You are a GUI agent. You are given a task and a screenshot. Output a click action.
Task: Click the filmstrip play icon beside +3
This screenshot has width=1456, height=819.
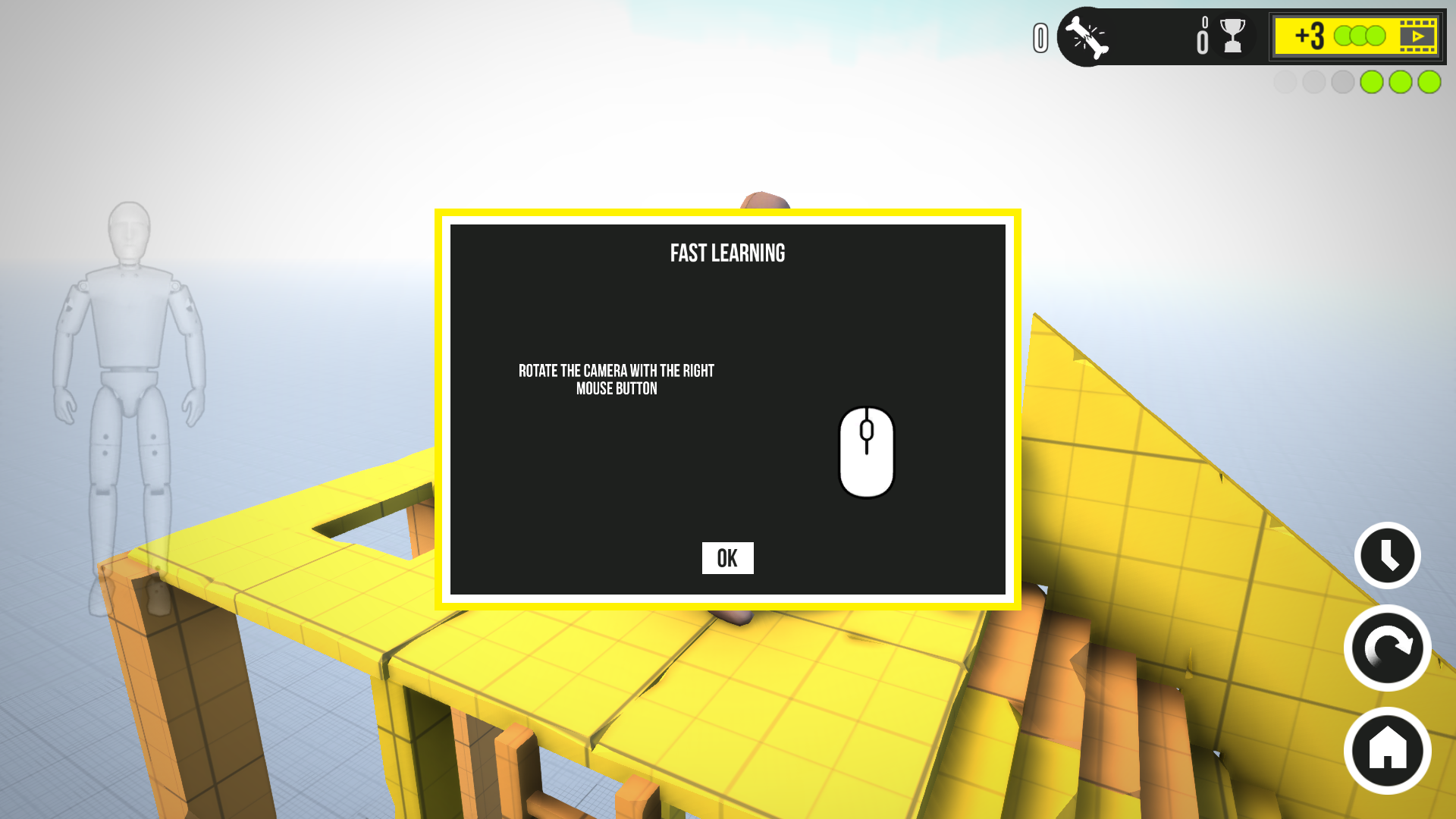(1417, 36)
